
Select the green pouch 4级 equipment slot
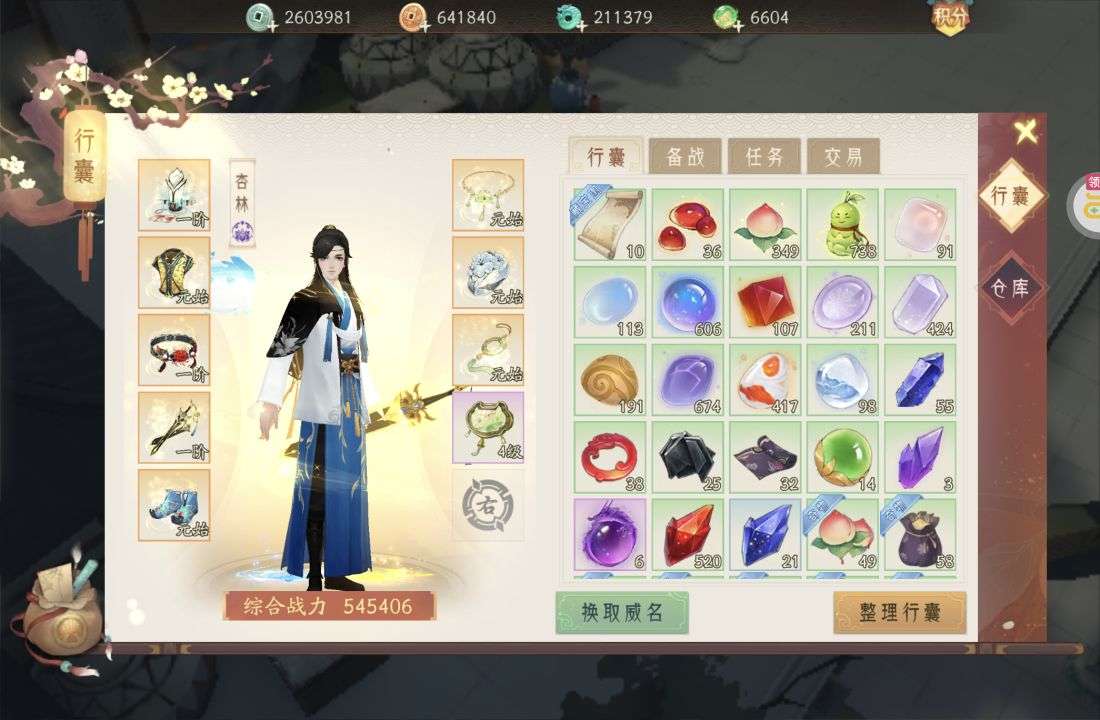tap(487, 427)
